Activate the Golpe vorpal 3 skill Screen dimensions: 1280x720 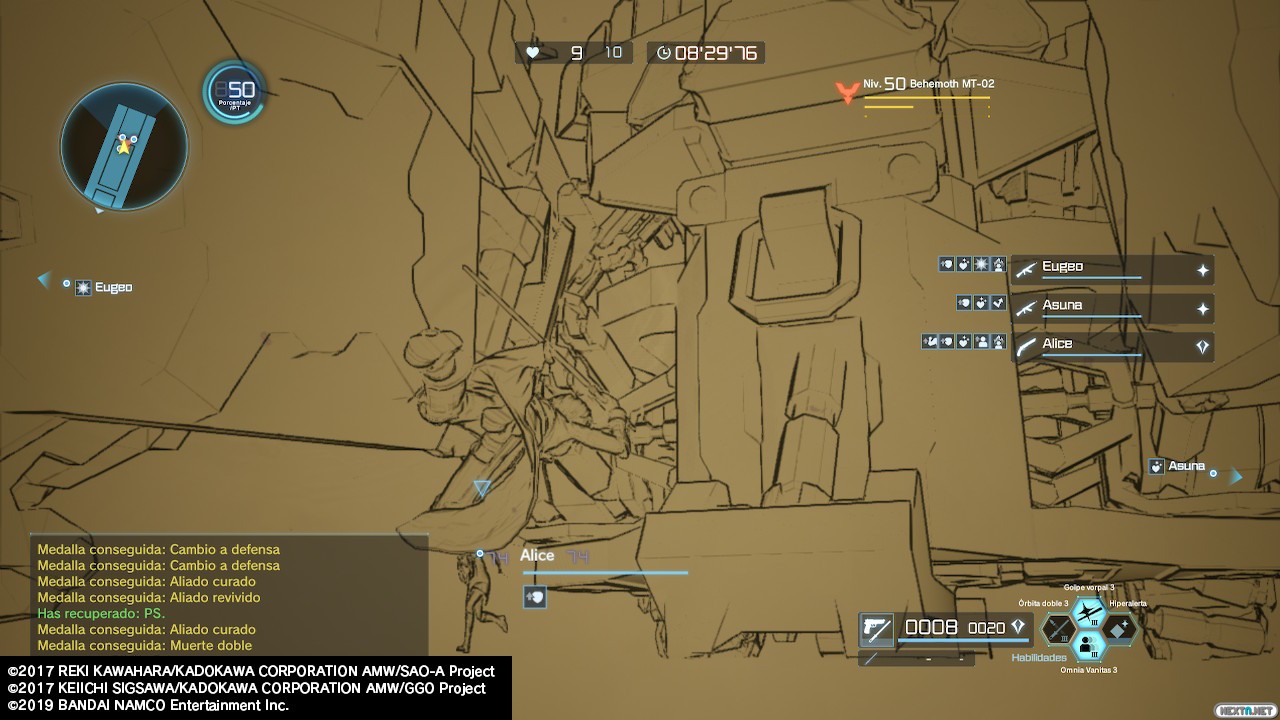coord(1088,610)
